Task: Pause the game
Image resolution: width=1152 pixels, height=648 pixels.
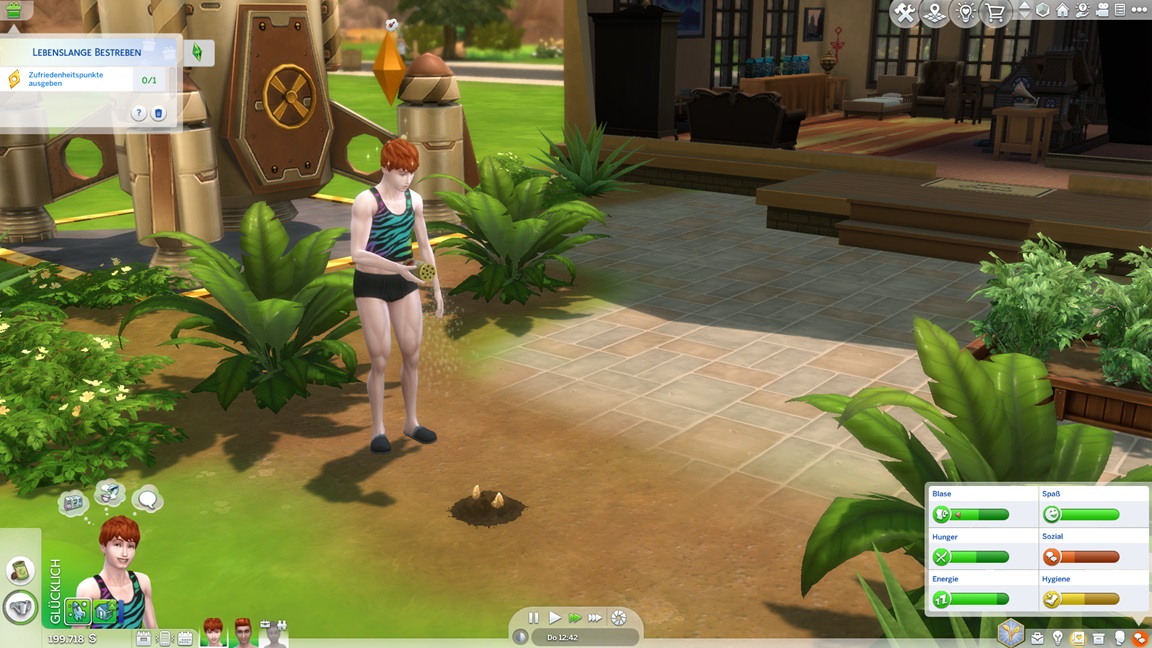Action: click(x=533, y=618)
